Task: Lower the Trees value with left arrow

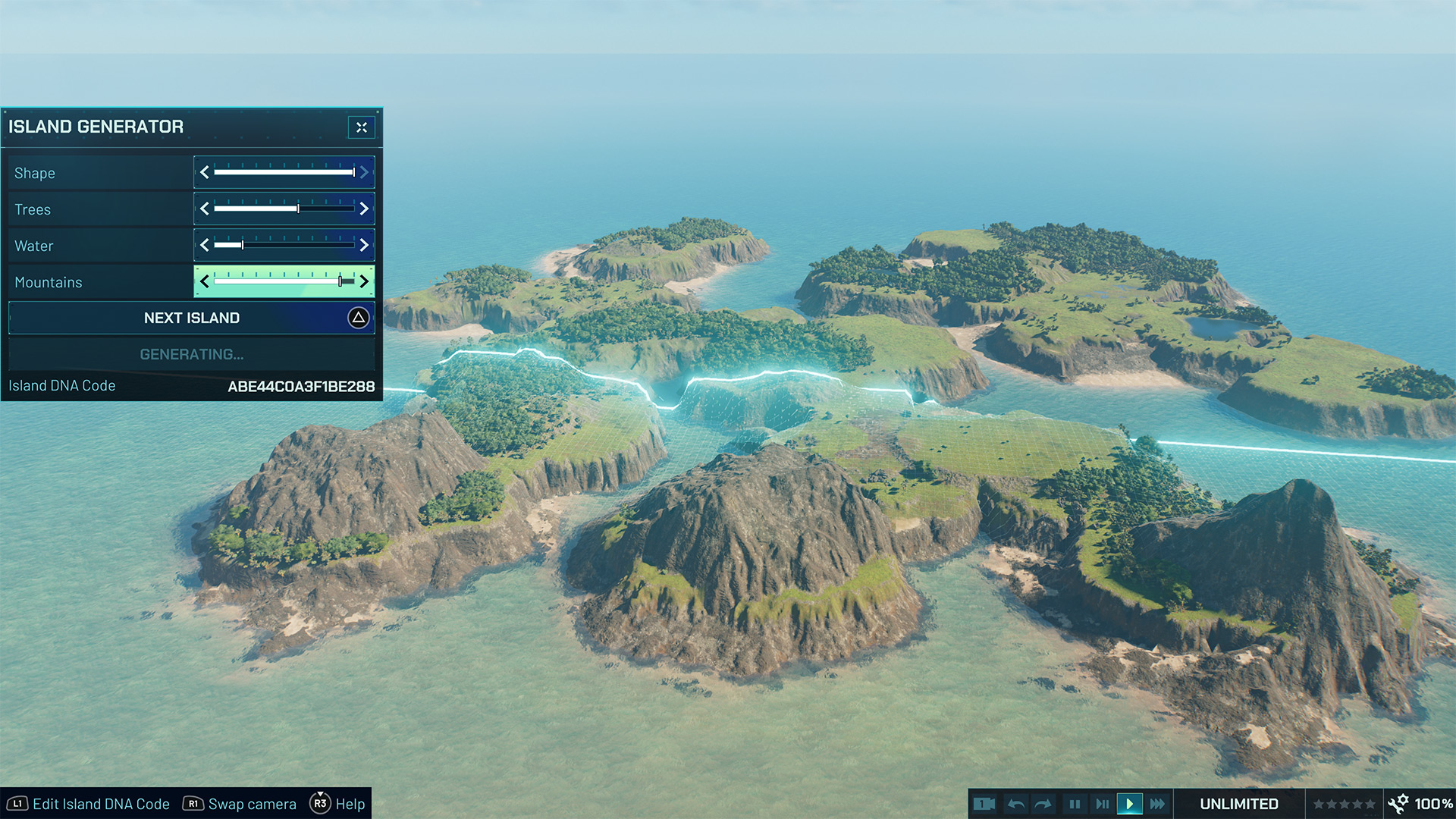Action: pos(205,209)
